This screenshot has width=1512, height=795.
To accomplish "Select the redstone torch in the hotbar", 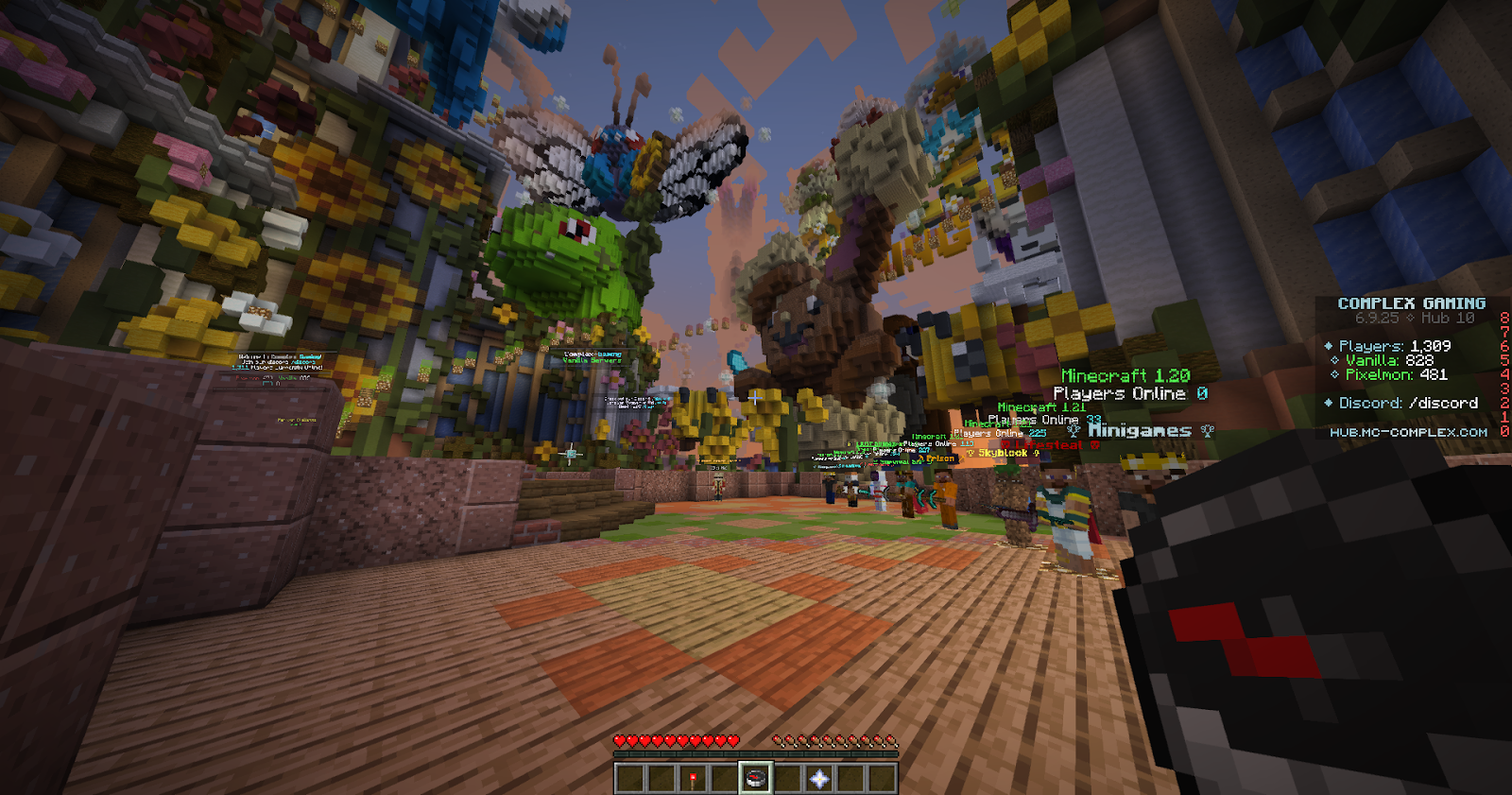I will (x=692, y=777).
